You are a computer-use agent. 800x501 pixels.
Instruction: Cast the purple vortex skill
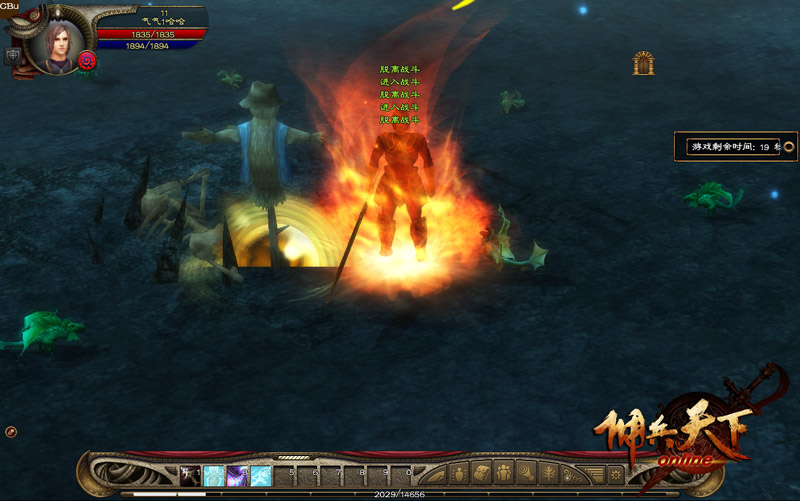click(238, 475)
